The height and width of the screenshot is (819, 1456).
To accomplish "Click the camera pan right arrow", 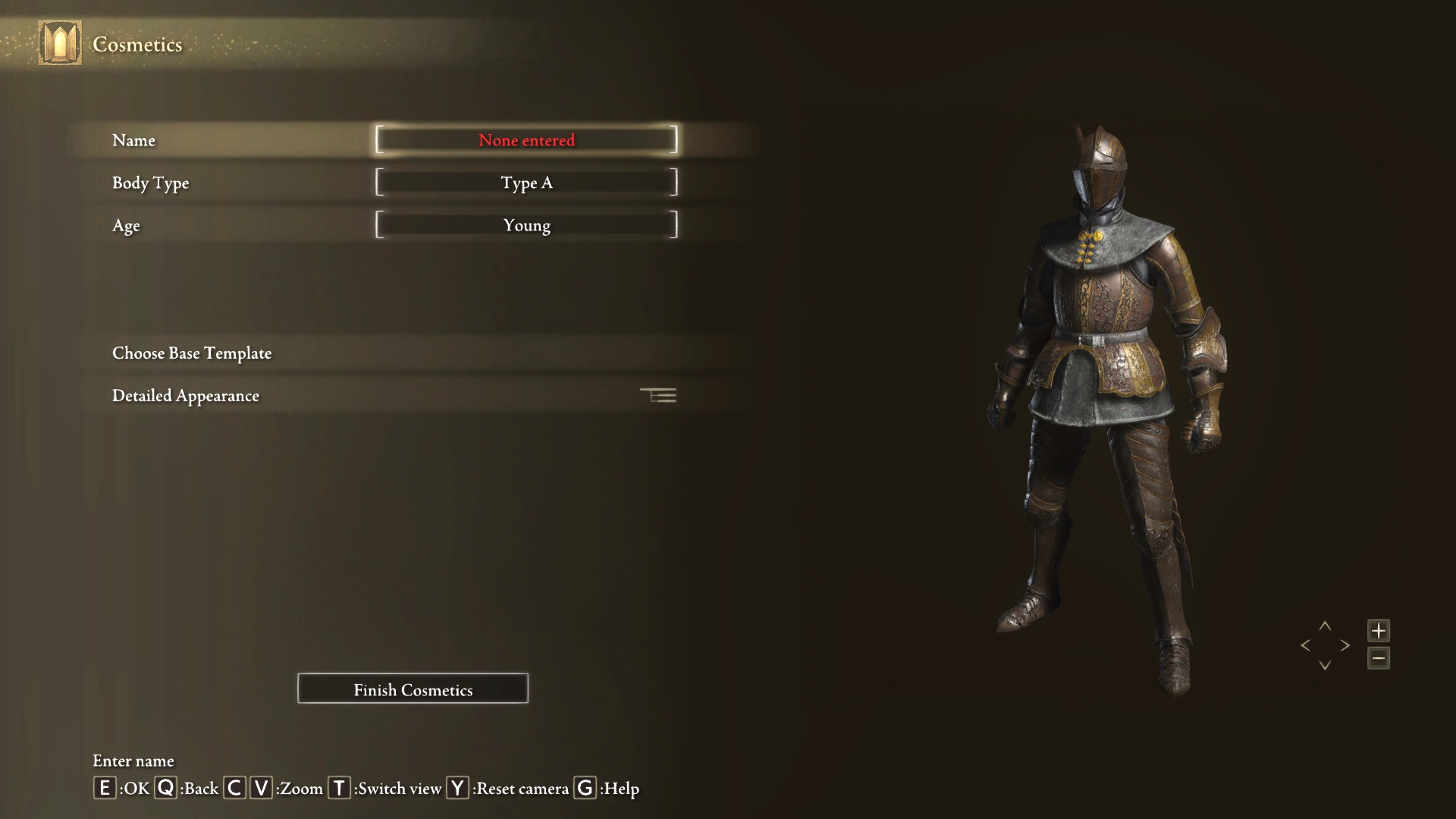I will [1346, 645].
